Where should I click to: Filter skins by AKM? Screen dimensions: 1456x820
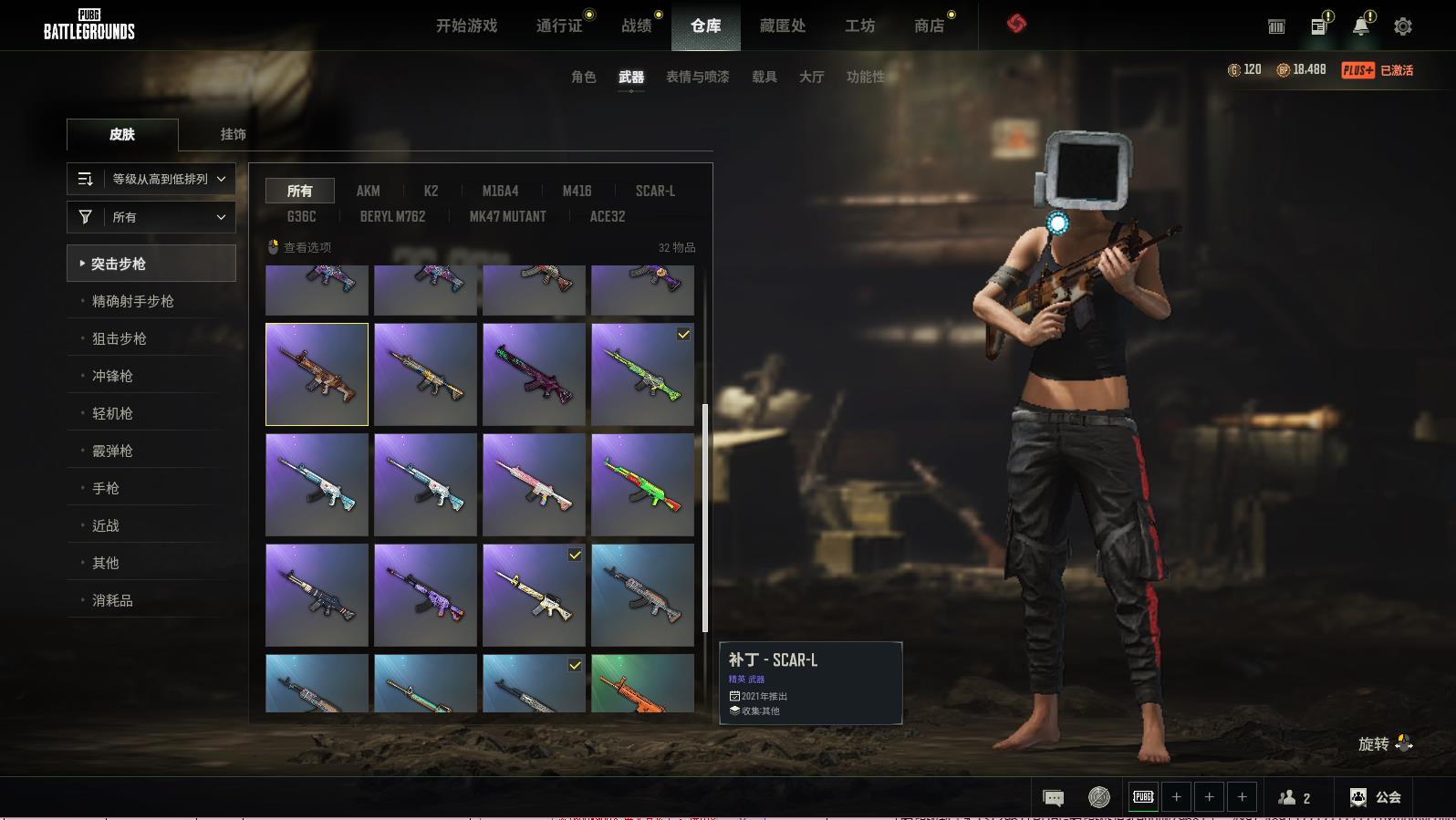[368, 191]
